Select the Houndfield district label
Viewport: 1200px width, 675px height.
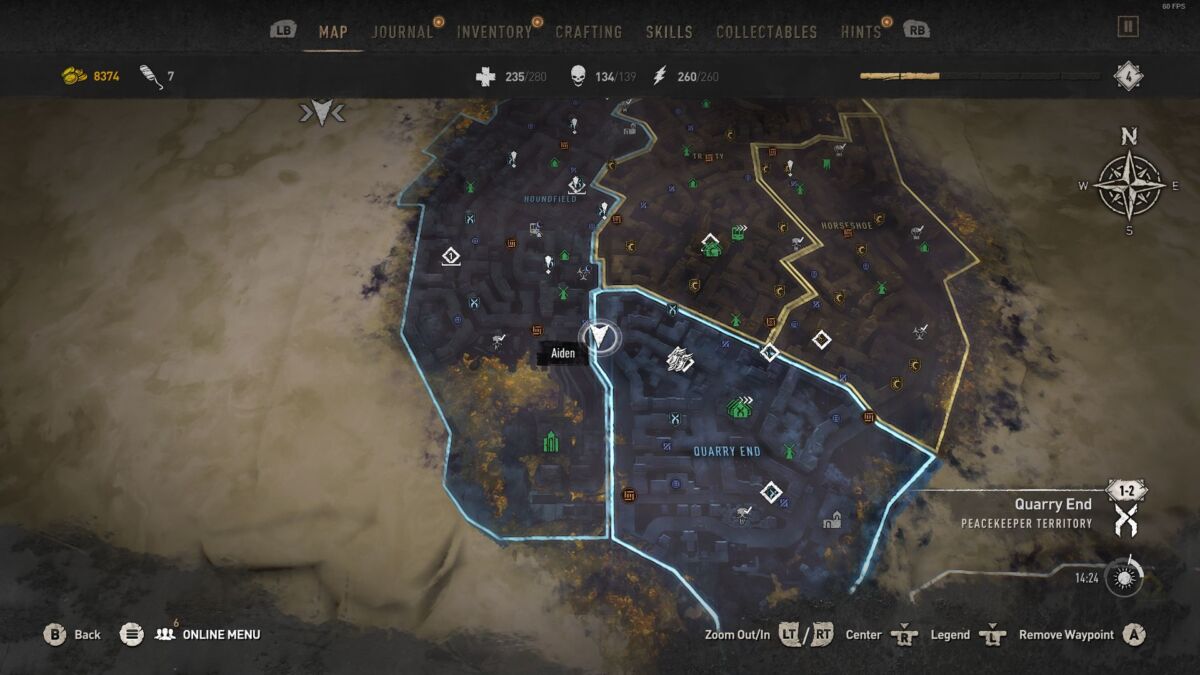point(550,199)
